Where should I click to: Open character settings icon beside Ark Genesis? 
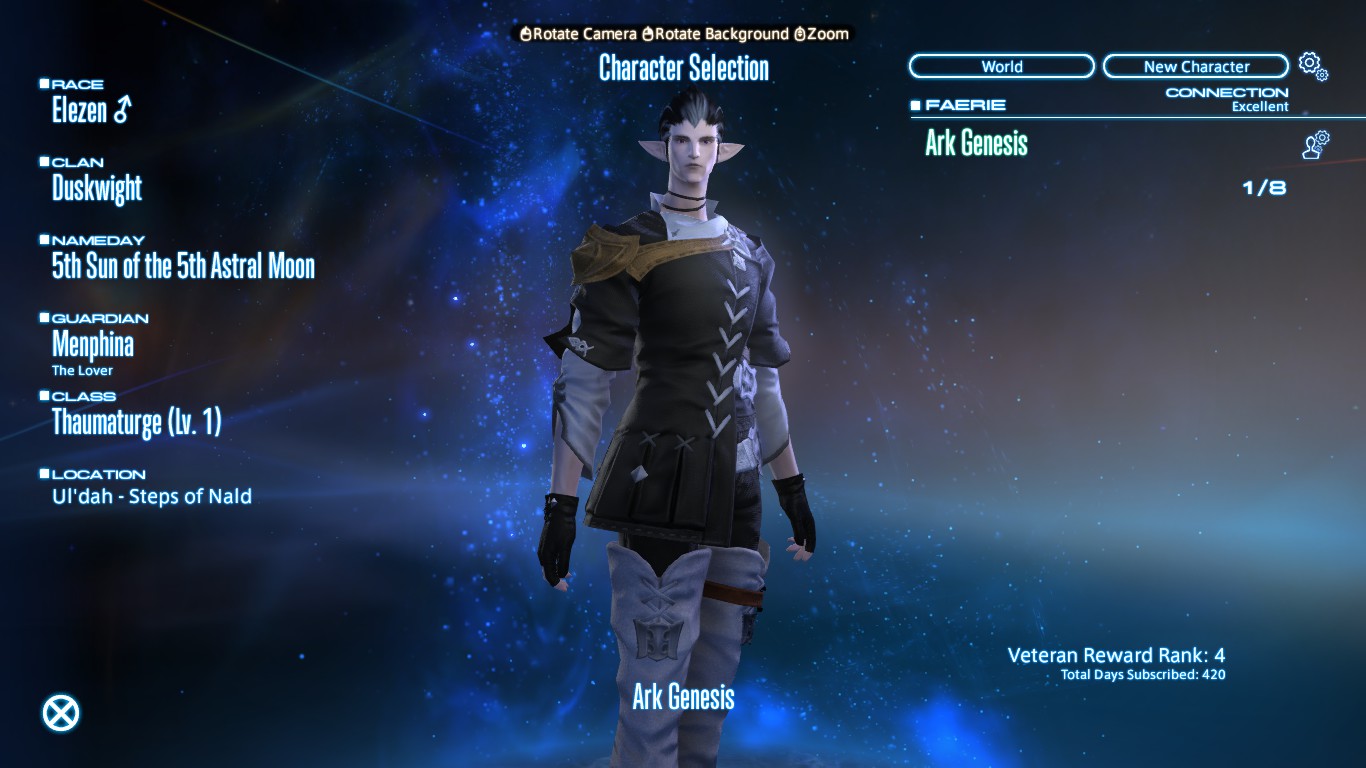1315,145
